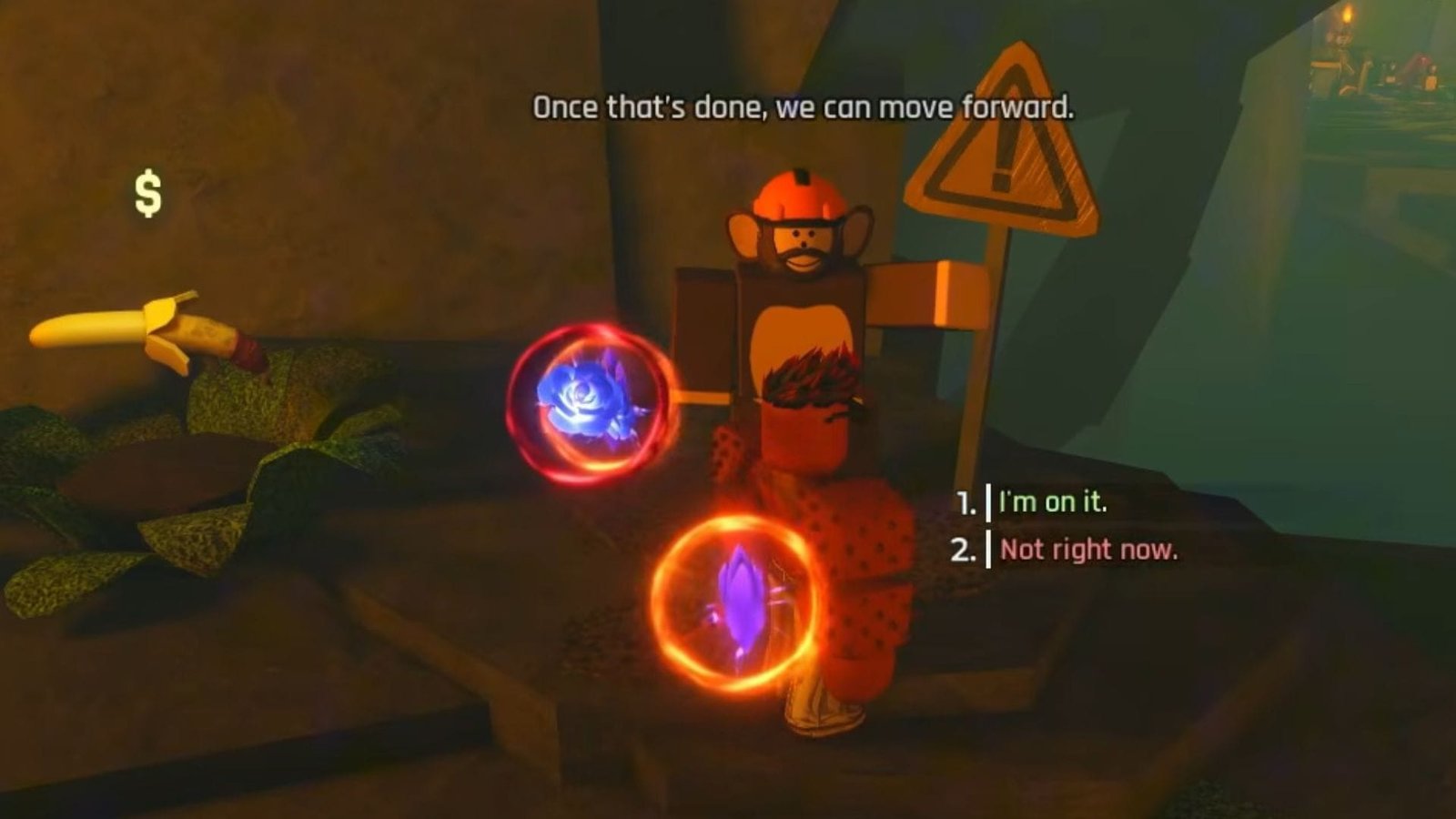
Task: Click the dollar sign currency icon
Action: 146,191
